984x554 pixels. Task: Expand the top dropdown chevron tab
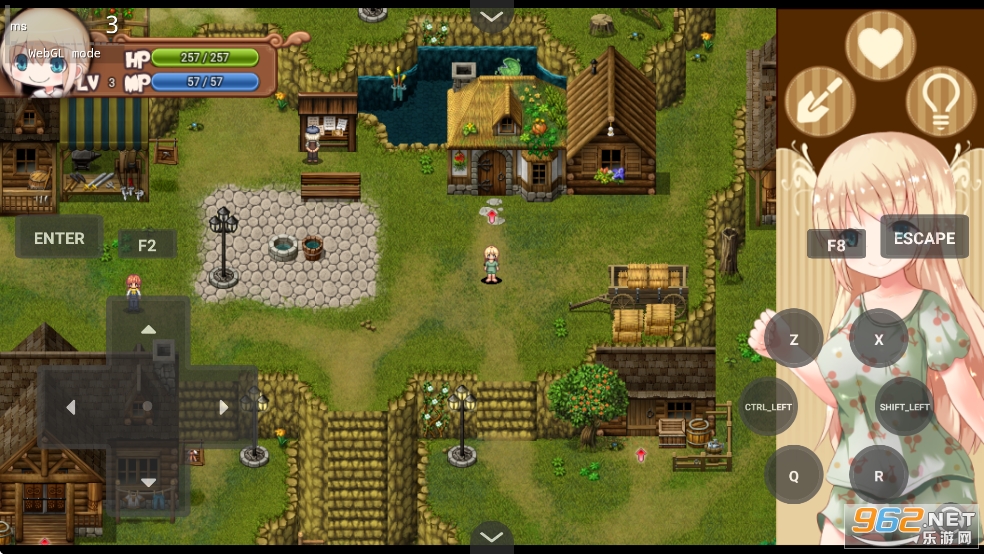click(x=491, y=16)
